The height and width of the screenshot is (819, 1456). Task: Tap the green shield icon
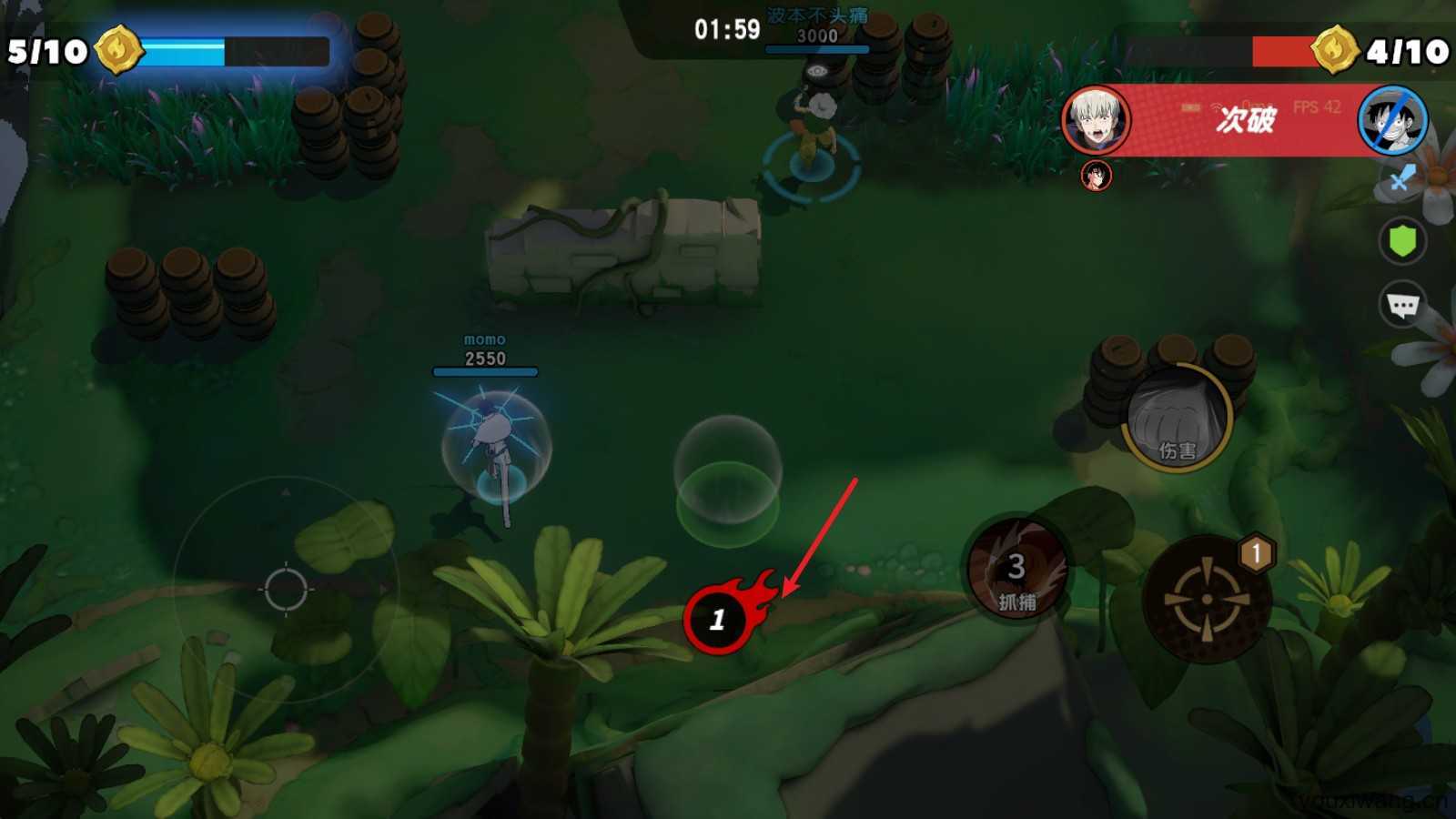(1402, 241)
